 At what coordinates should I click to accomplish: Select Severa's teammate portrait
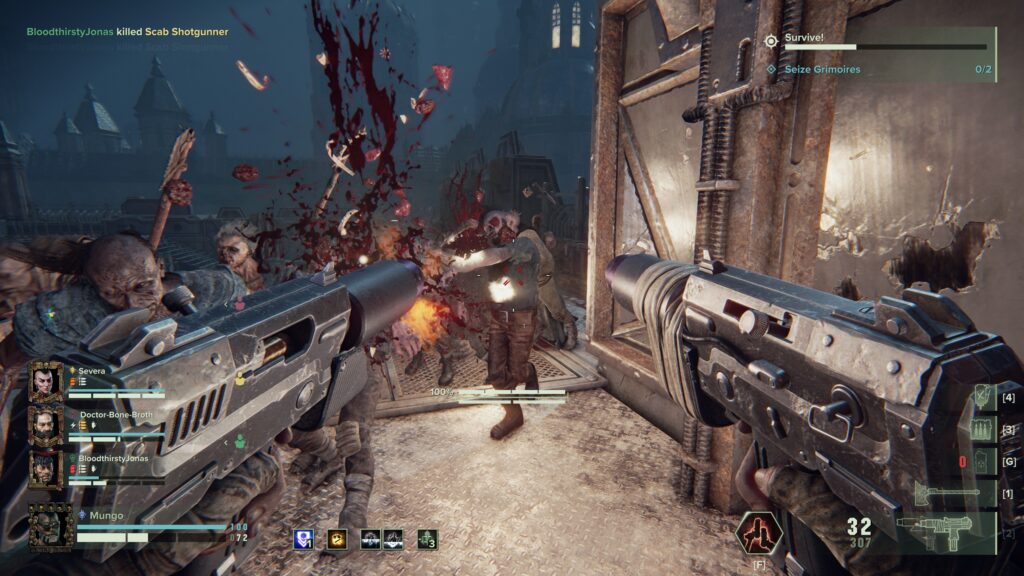coord(45,381)
